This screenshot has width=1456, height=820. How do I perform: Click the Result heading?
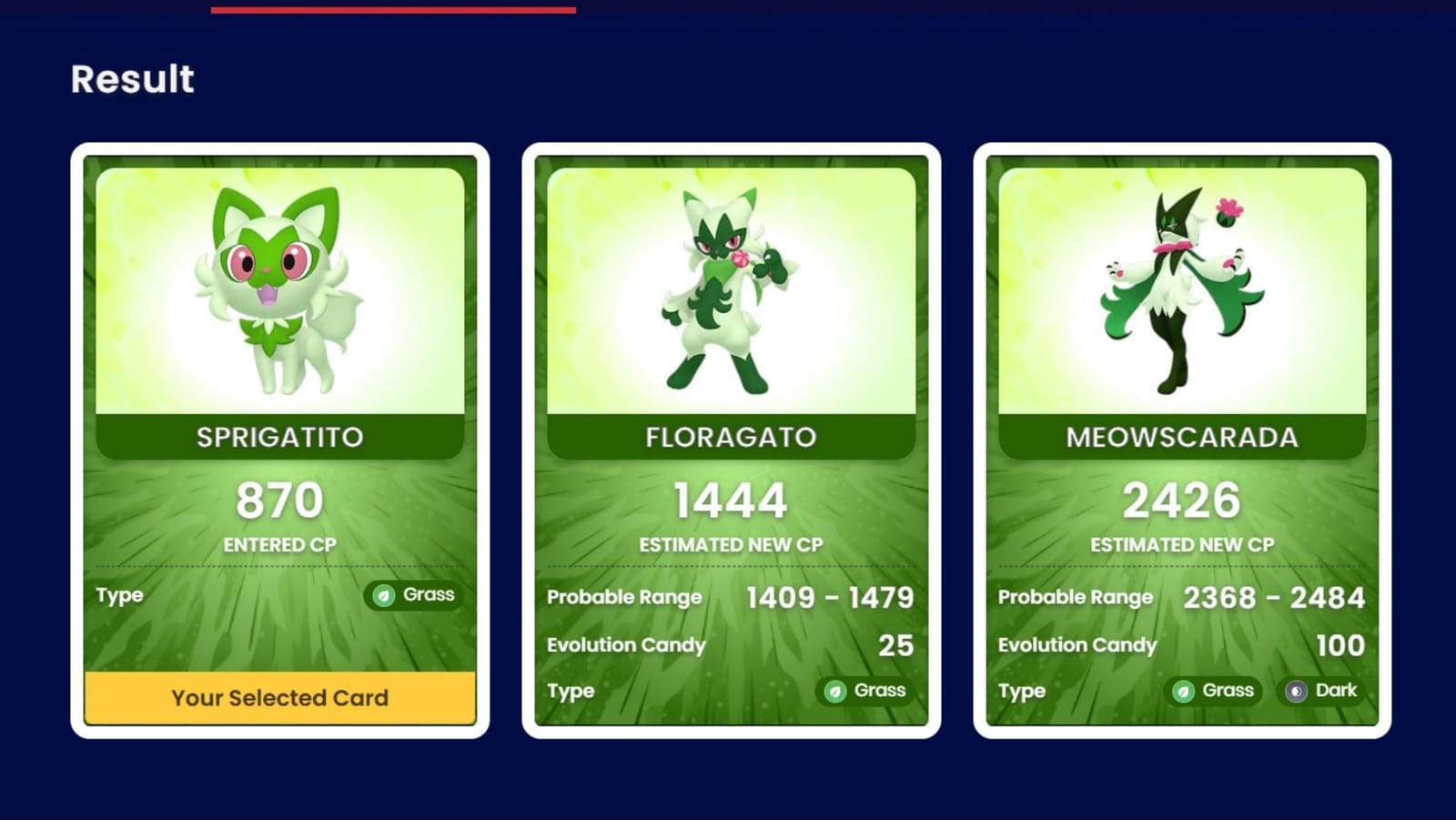pyautogui.click(x=132, y=80)
